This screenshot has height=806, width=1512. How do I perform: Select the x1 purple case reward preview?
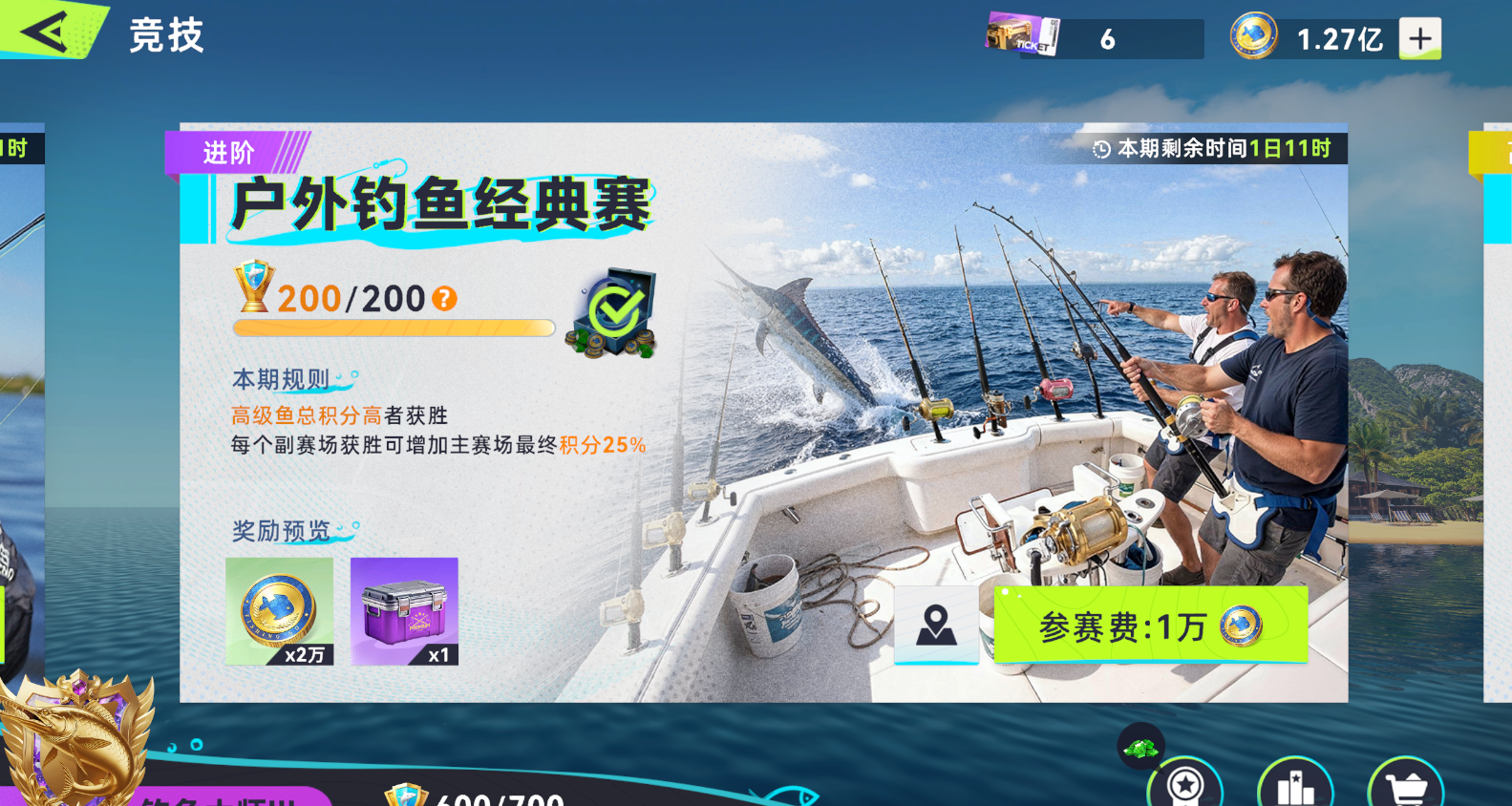click(x=403, y=611)
